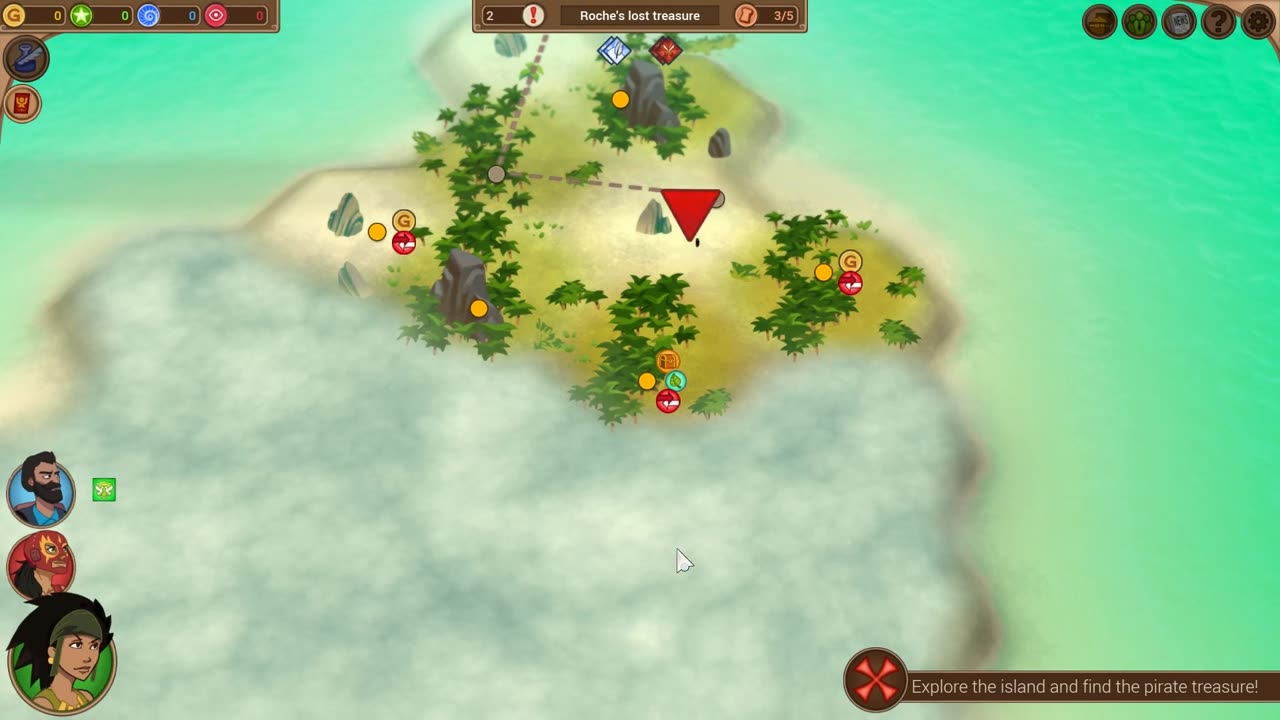Click the blue spiral shell resource icon

148,15
